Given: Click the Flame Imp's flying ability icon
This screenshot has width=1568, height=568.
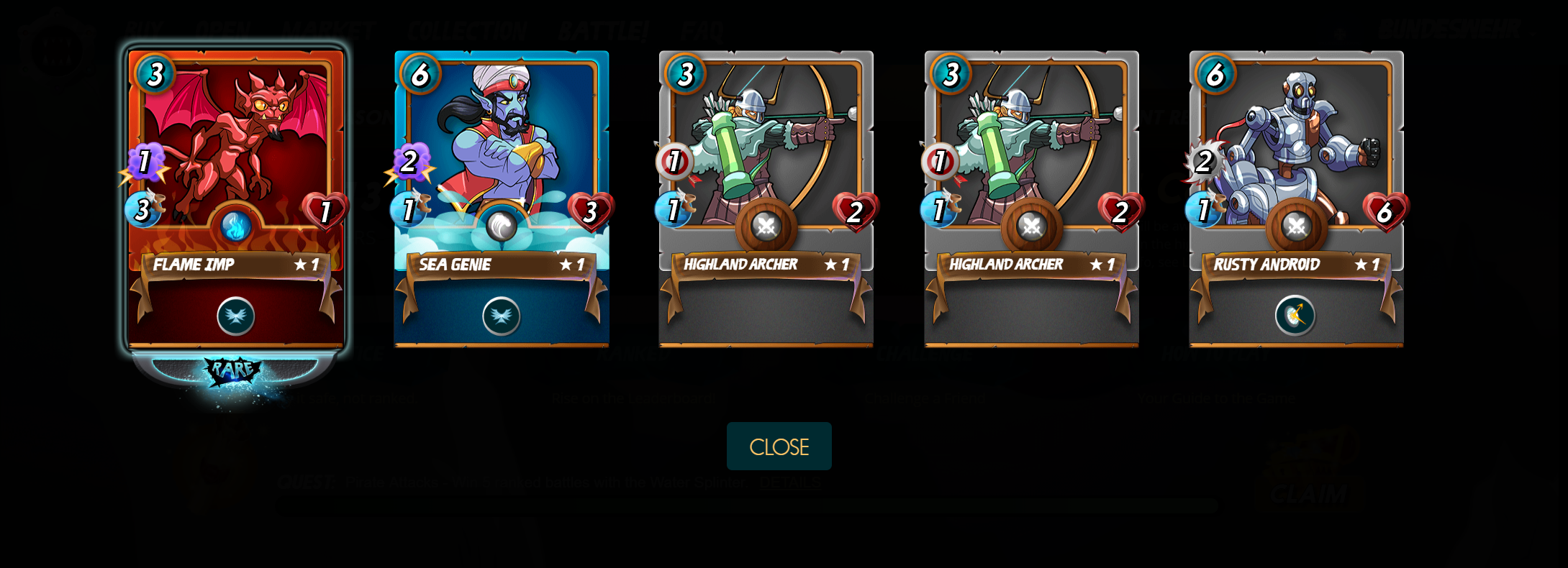Looking at the screenshot, I should (236, 316).
